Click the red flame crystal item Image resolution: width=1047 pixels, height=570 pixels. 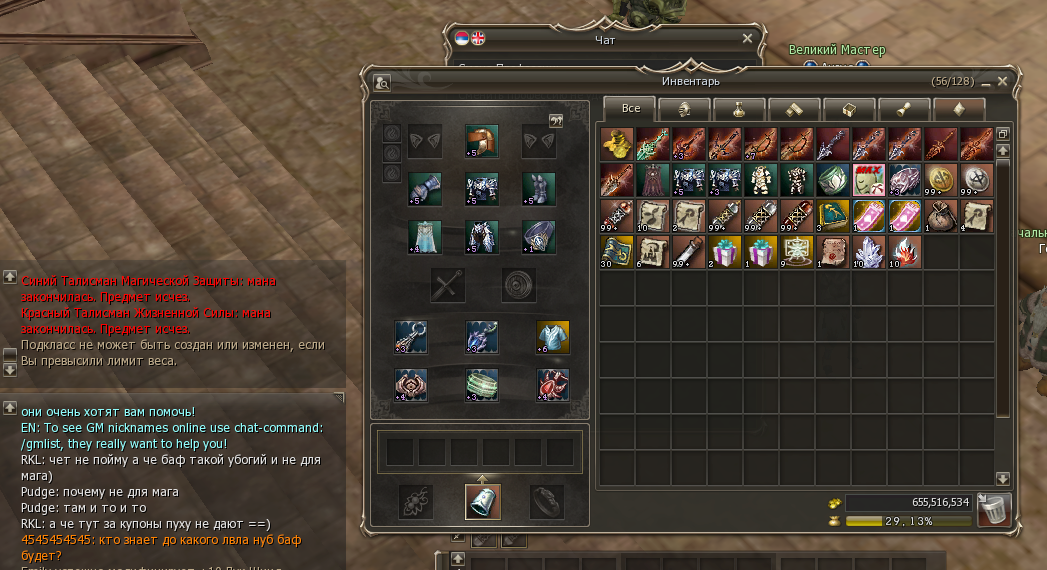(x=904, y=253)
